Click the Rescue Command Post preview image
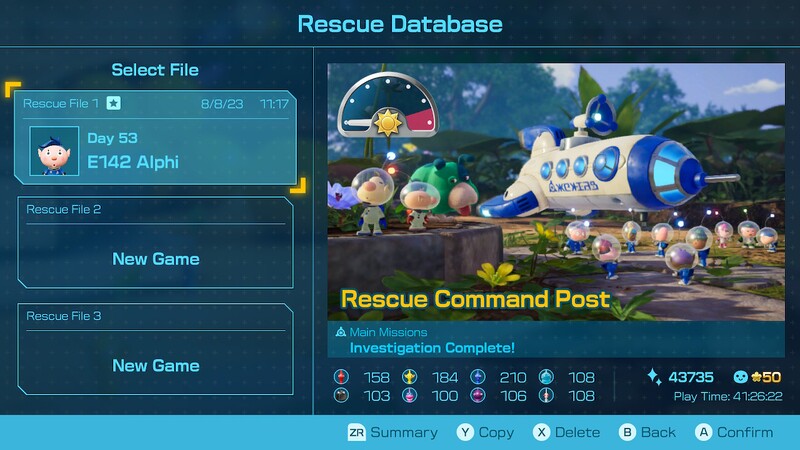Screen dimensions: 800x450 [556, 190]
